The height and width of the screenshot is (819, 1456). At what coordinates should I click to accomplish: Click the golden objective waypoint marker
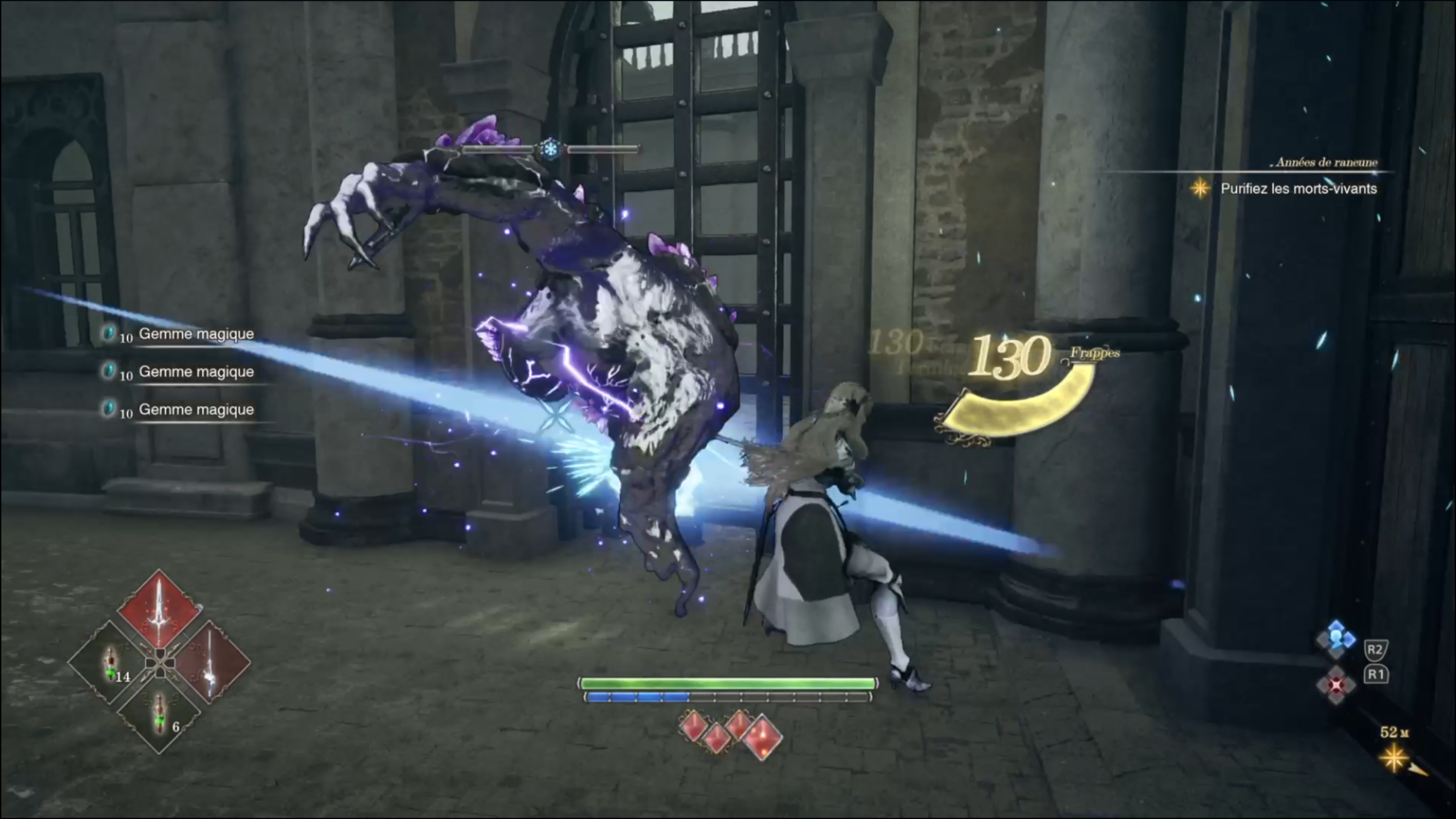click(x=1394, y=758)
